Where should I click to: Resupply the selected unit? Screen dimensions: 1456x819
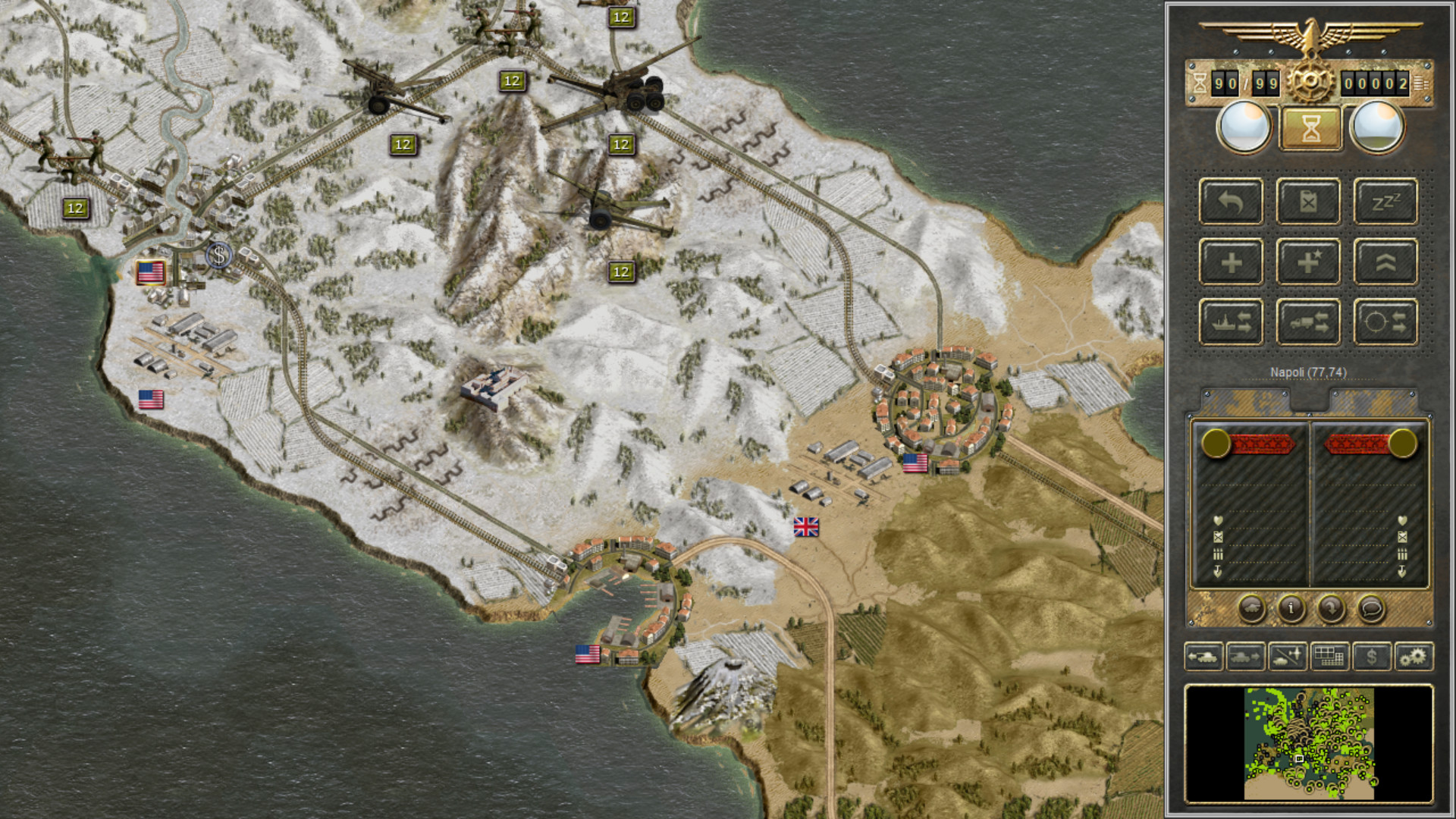point(1307,201)
